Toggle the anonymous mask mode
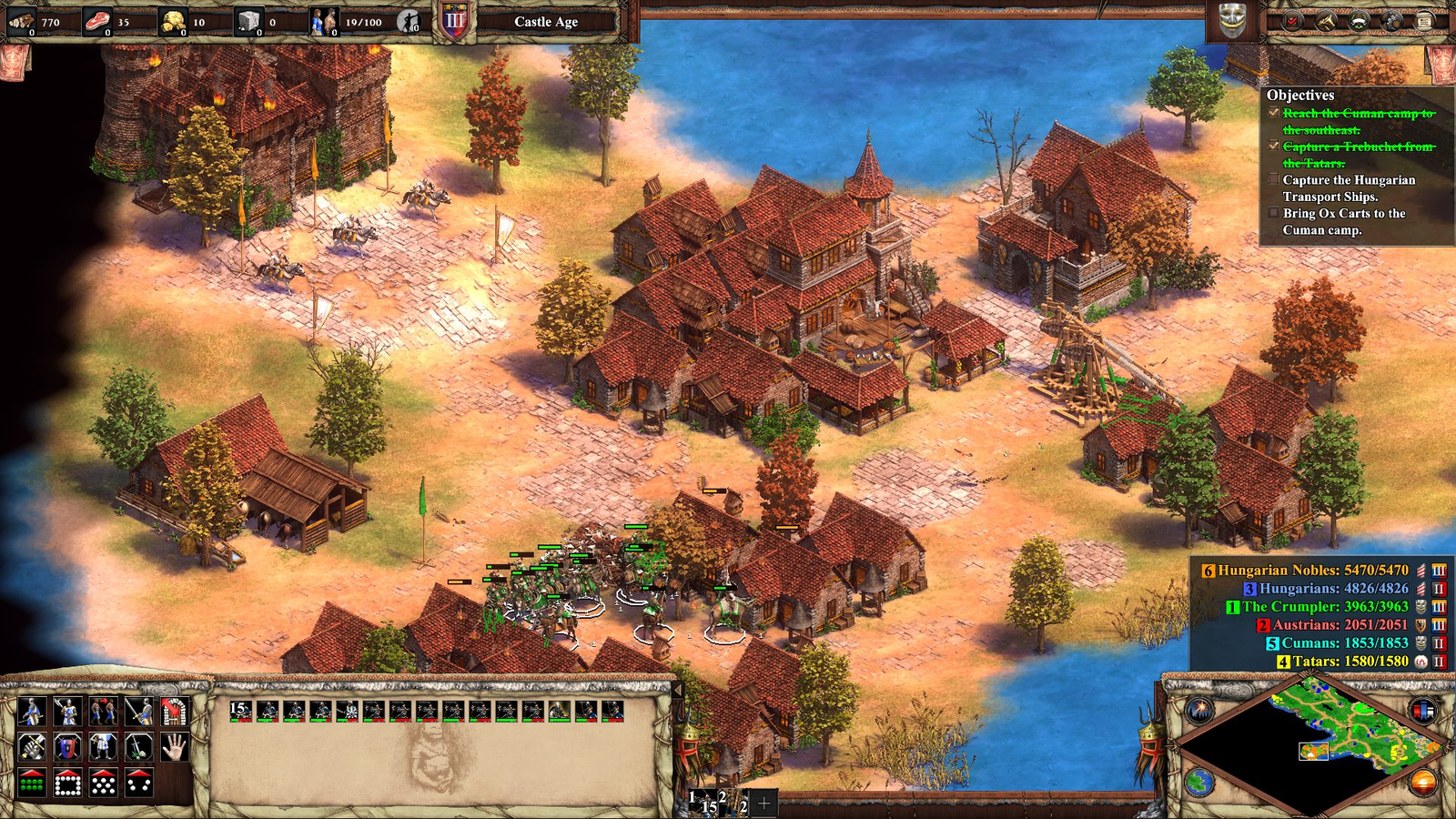 click(1233, 22)
